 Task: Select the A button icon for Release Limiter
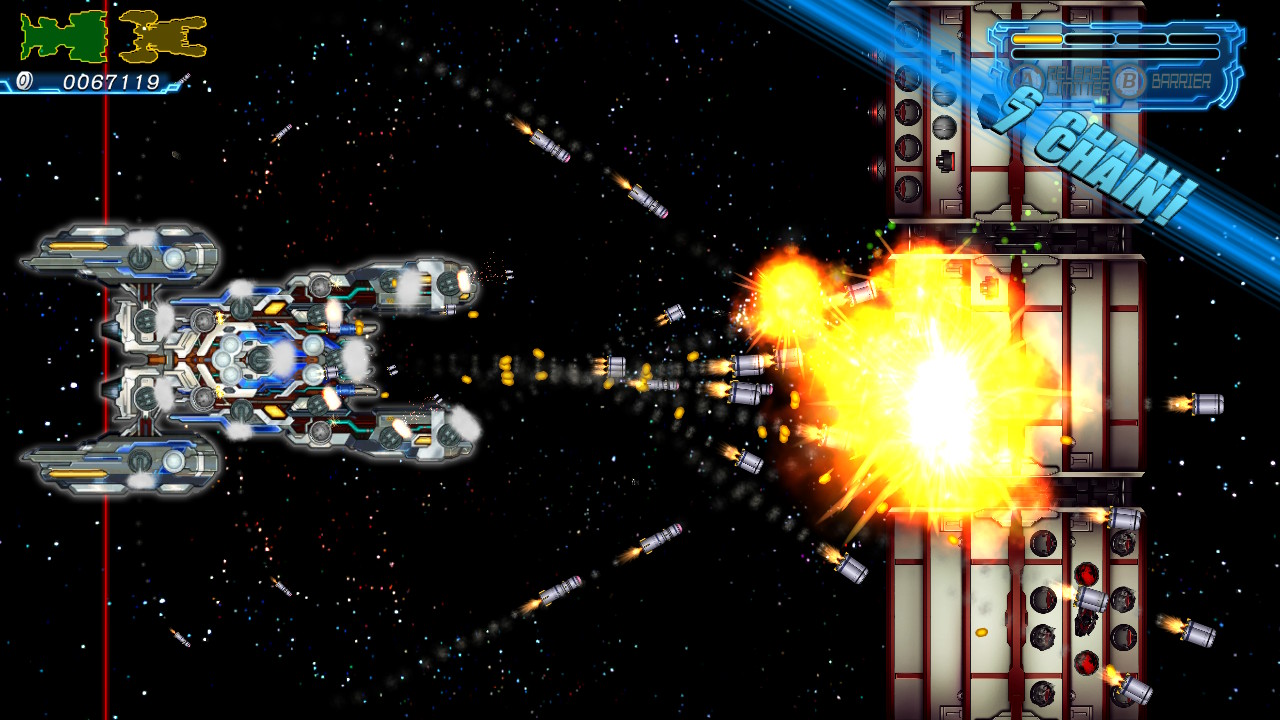(x=1026, y=79)
